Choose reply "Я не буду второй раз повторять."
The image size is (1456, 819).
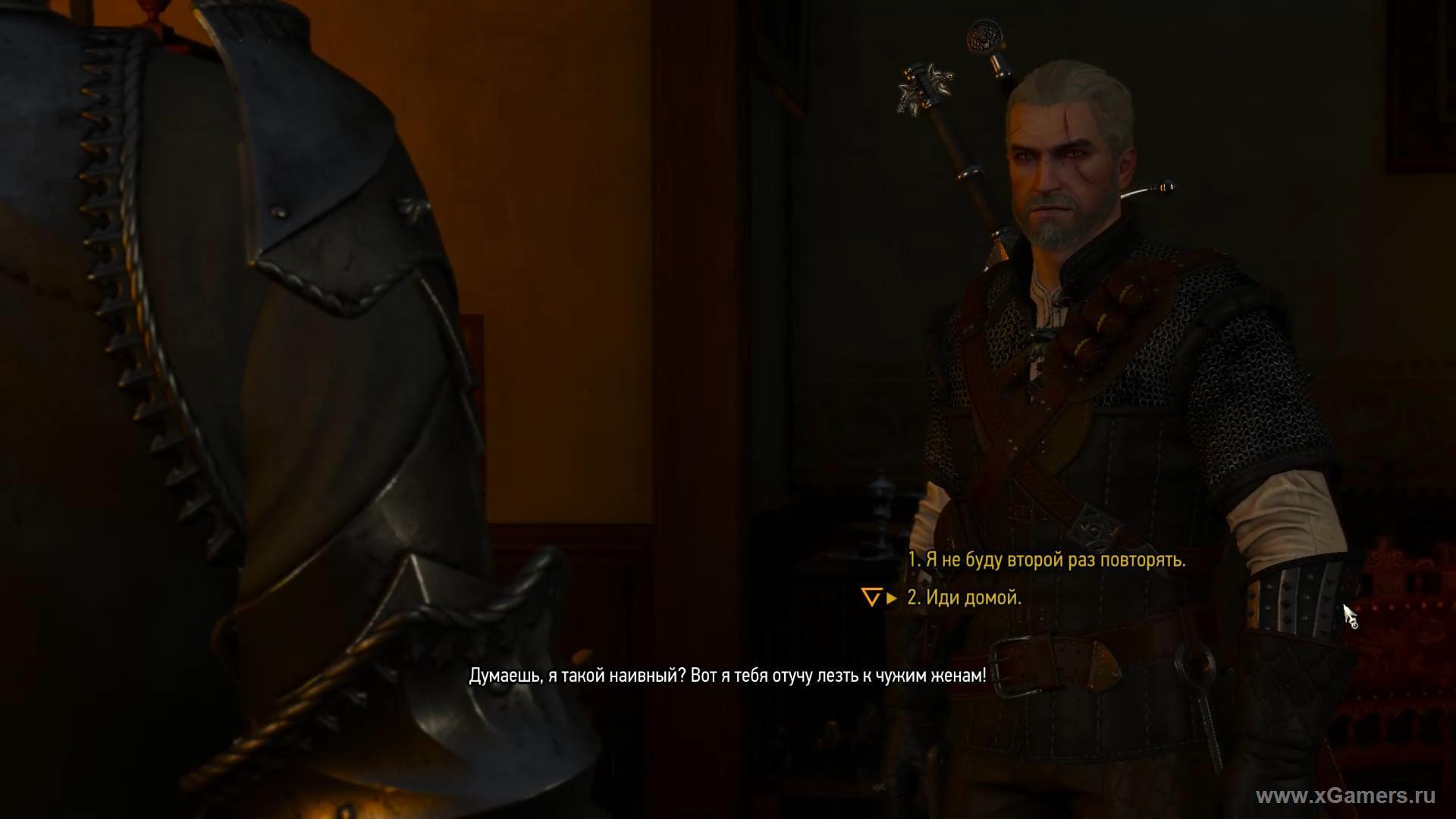pyautogui.click(x=1046, y=560)
